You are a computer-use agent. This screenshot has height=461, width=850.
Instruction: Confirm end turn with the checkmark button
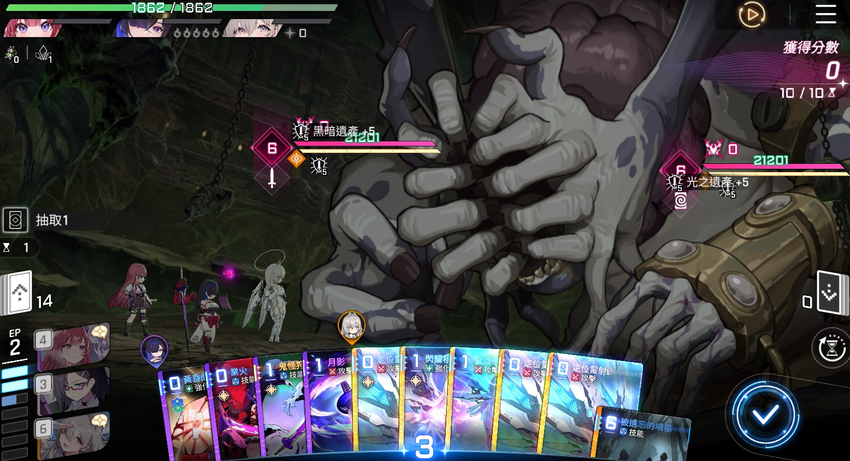(764, 413)
